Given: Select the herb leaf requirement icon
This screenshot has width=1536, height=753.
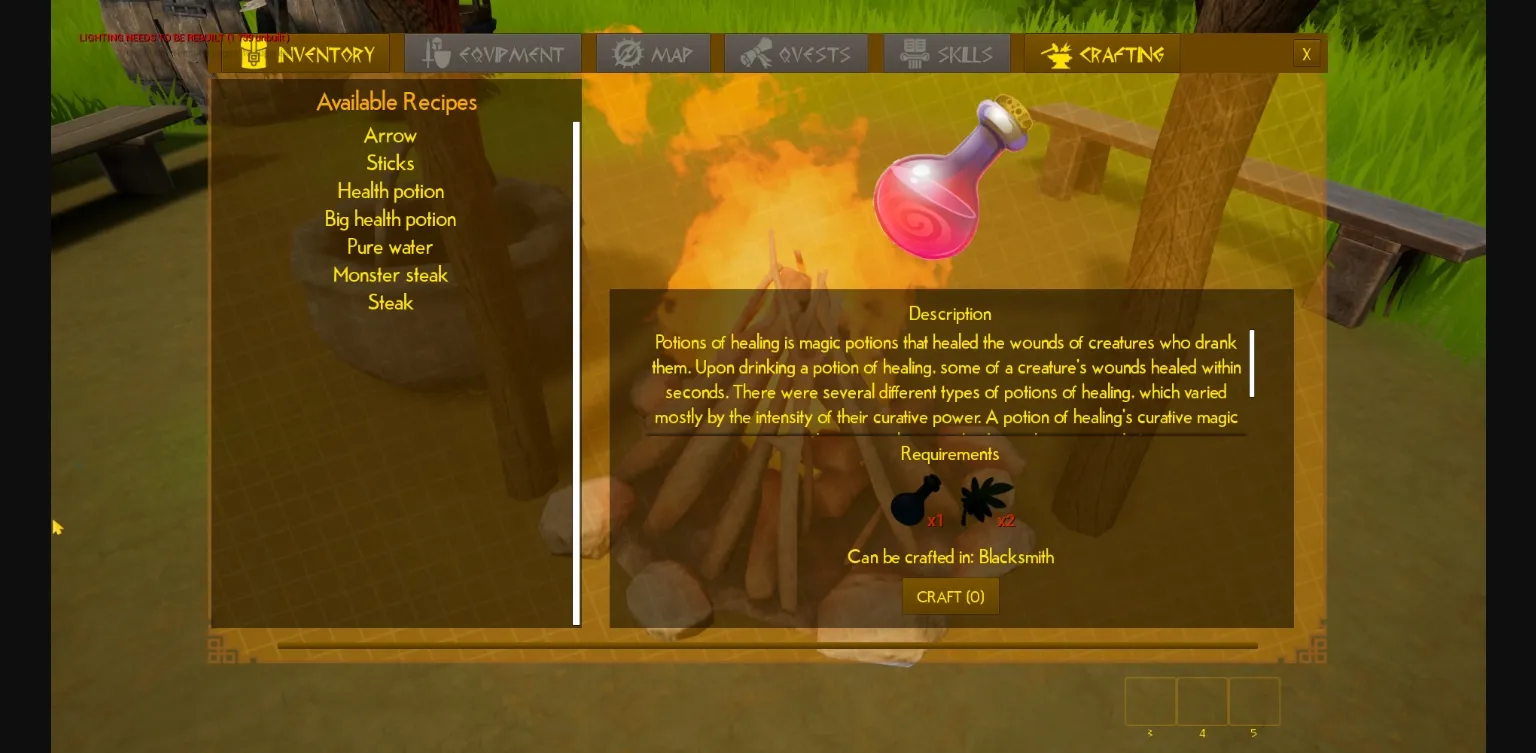Looking at the screenshot, I should point(985,501).
